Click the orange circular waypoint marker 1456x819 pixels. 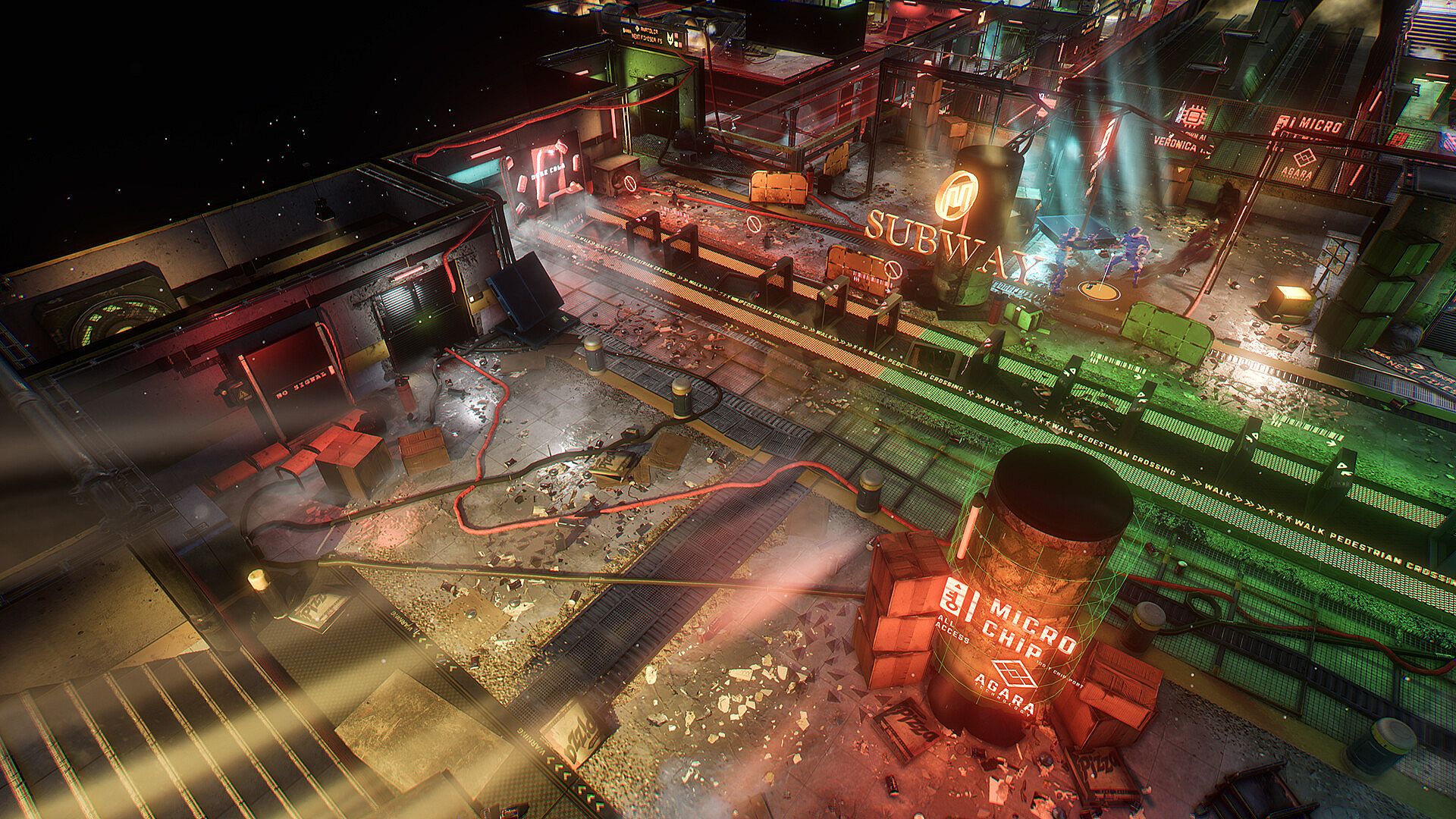coord(1100,289)
